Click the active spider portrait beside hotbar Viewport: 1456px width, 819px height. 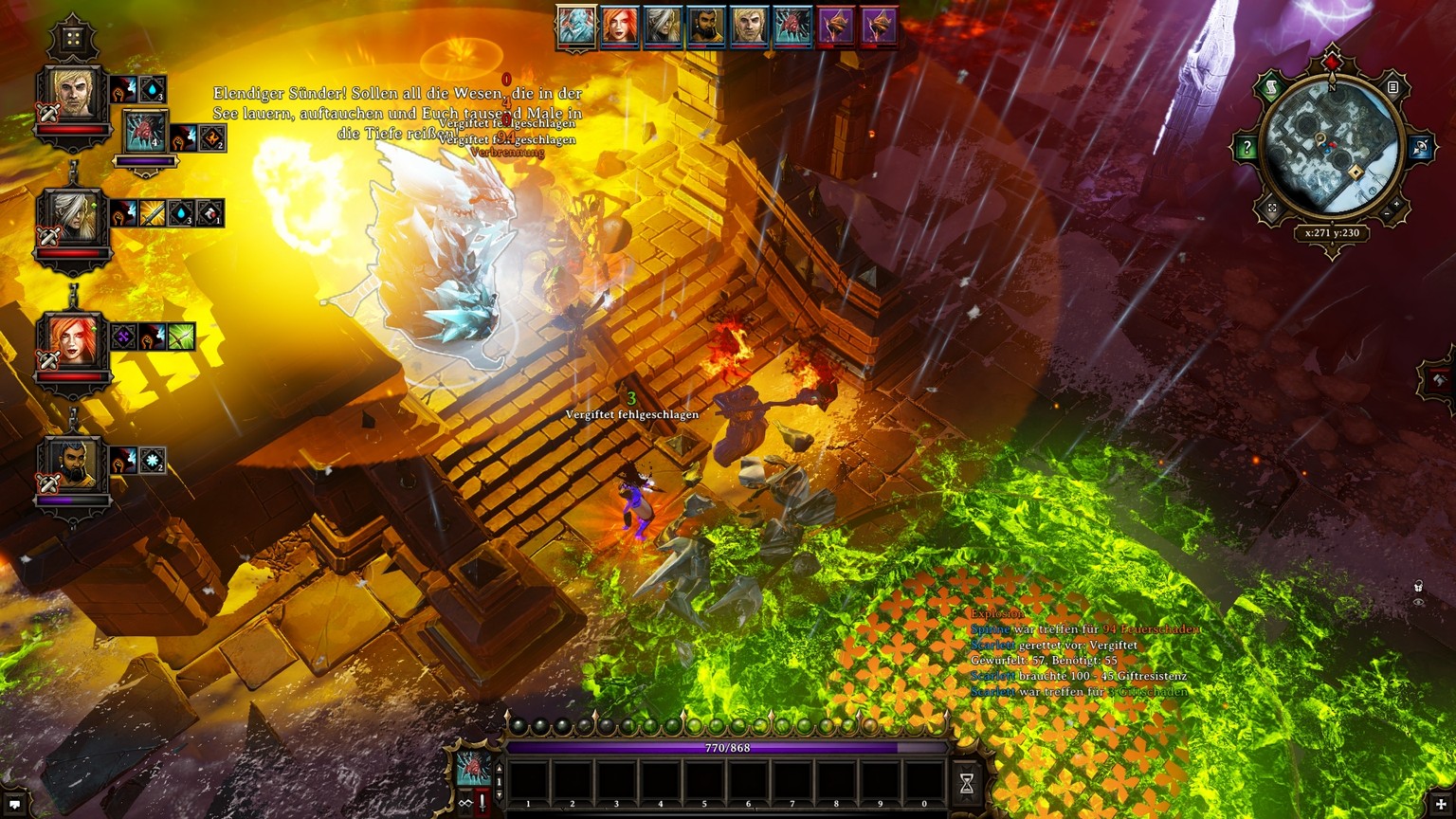point(473,768)
